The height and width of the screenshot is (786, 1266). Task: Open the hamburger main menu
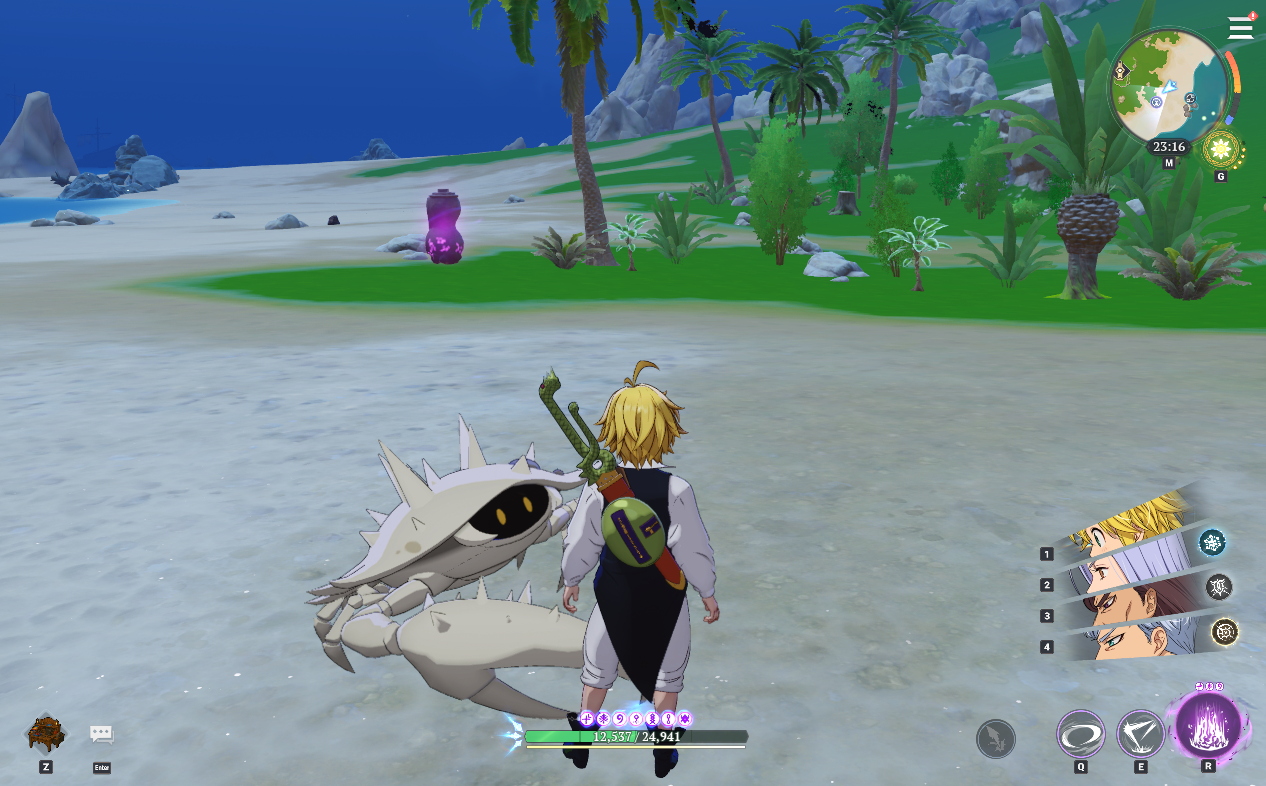(1240, 27)
